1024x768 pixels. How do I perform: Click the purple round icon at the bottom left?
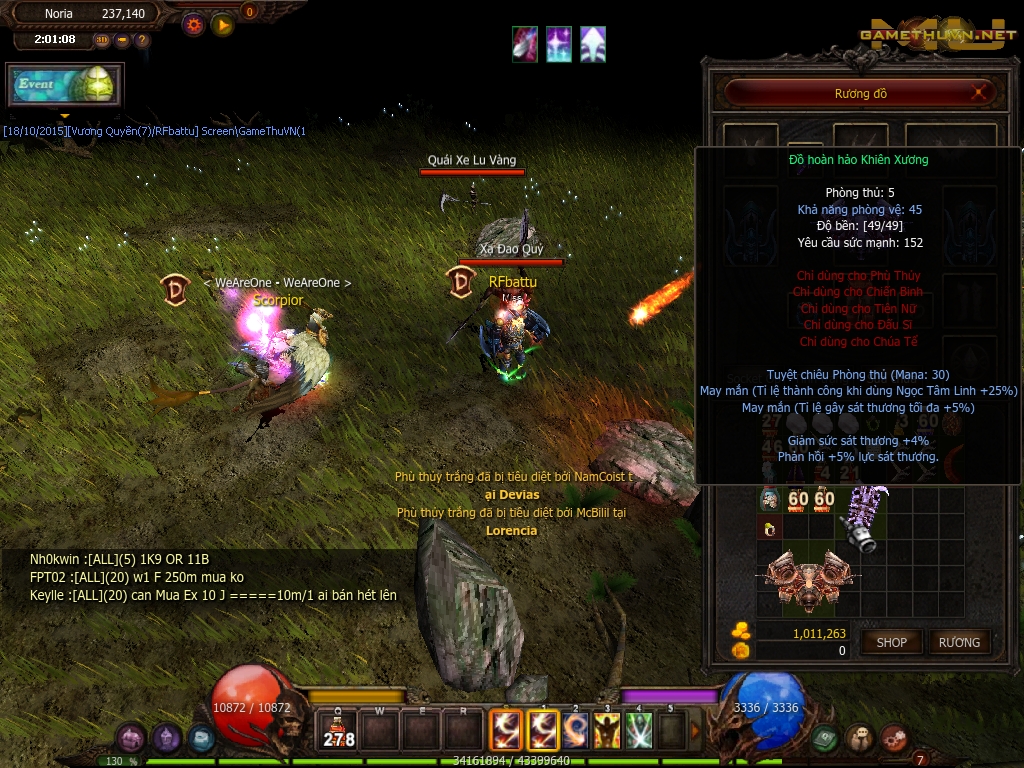[x=131, y=739]
